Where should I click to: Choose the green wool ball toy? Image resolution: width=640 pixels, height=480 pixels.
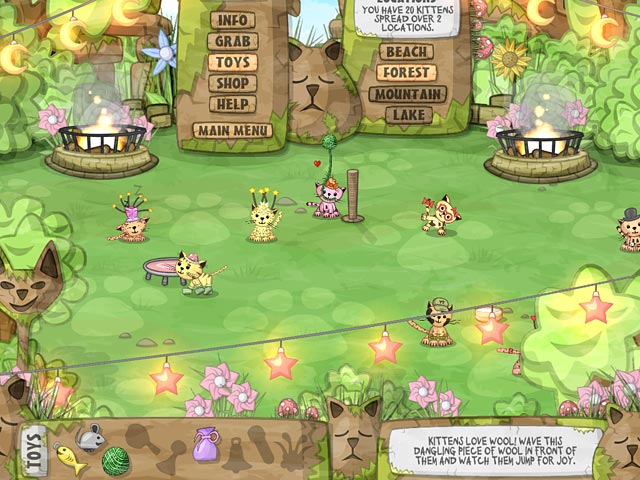click(x=115, y=460)
